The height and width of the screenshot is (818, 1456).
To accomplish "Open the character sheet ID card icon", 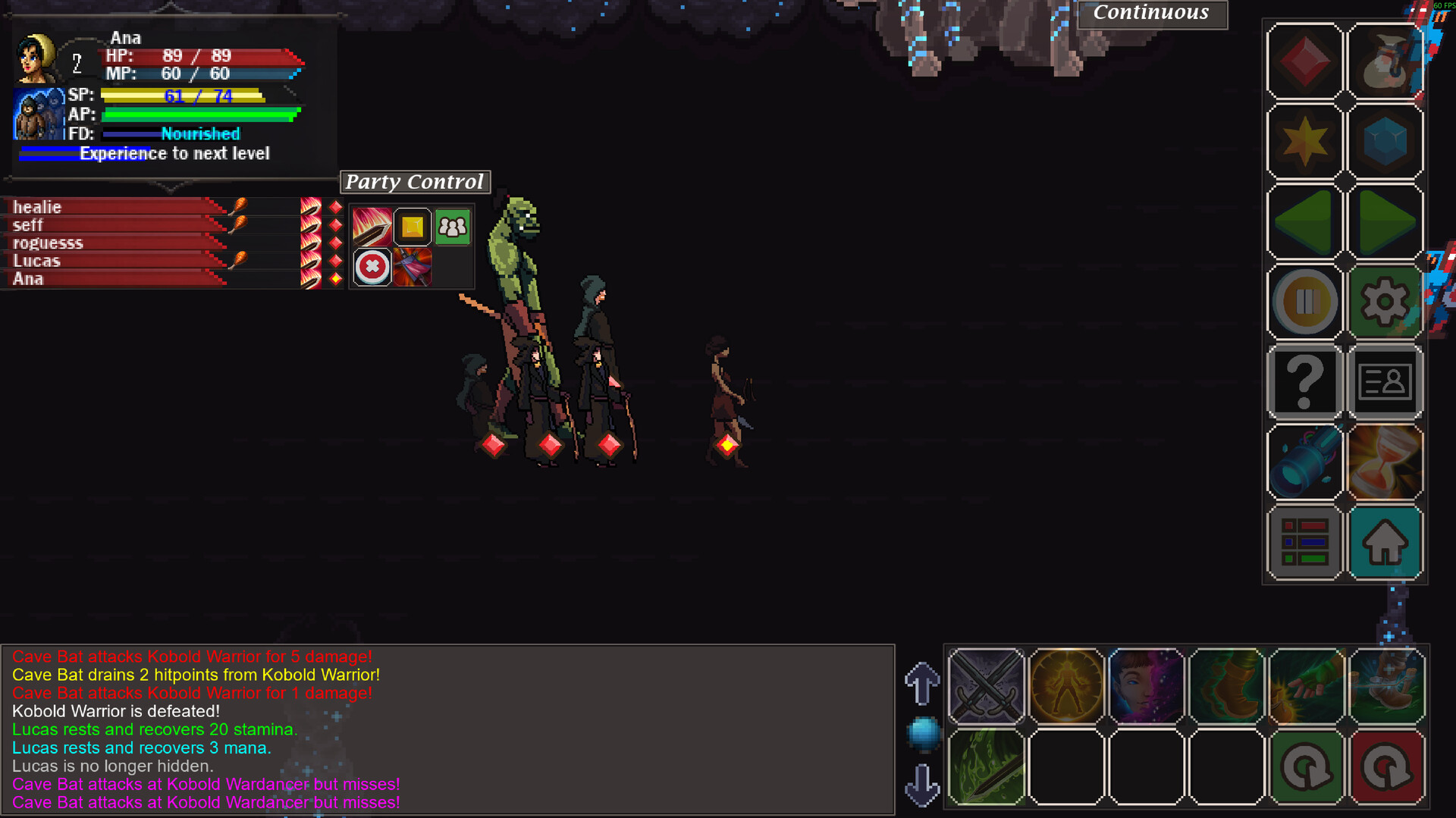I will [1386, 381].
